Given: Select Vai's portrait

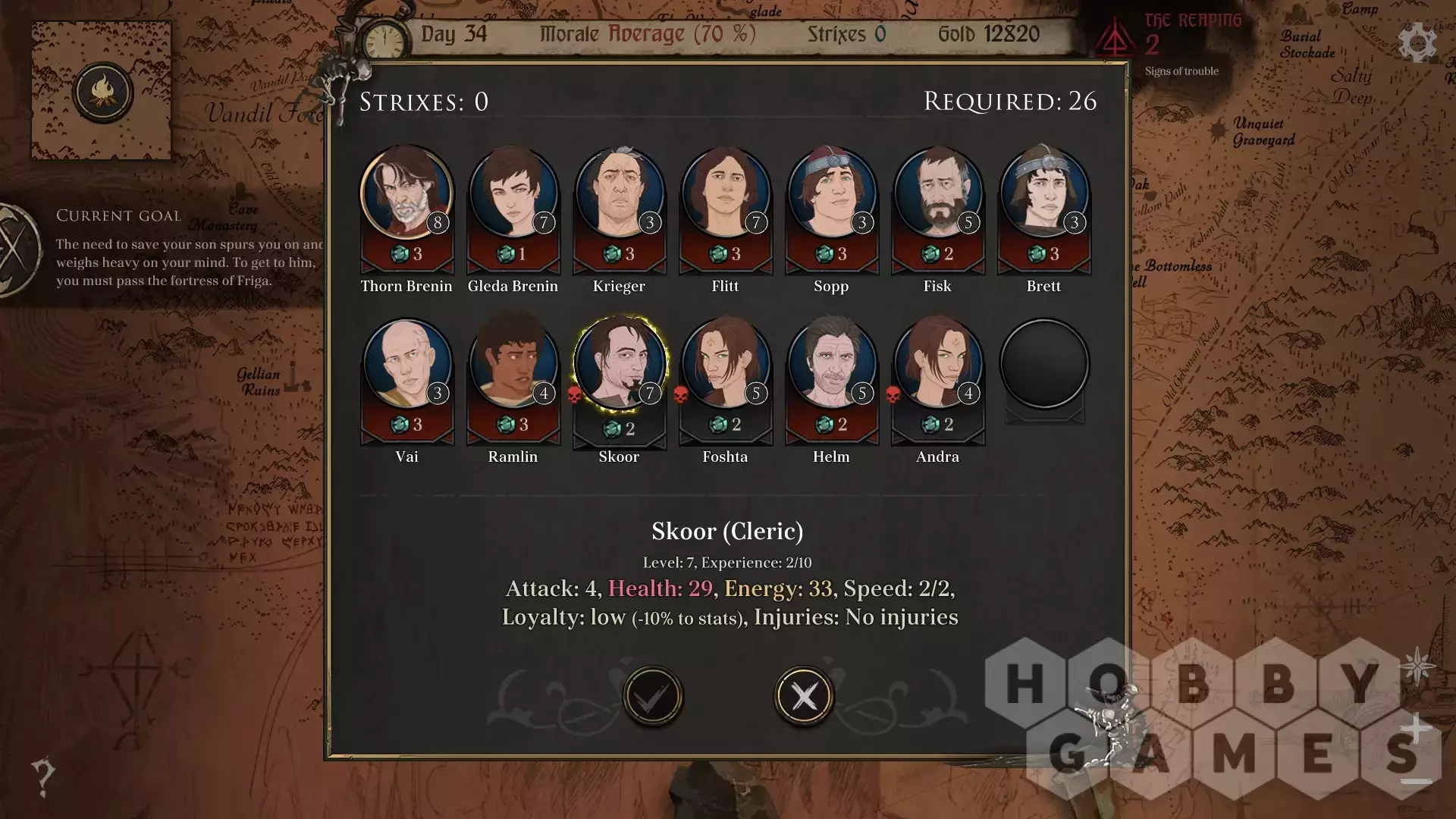Looking at the screenshot, I should pos(406,364).
